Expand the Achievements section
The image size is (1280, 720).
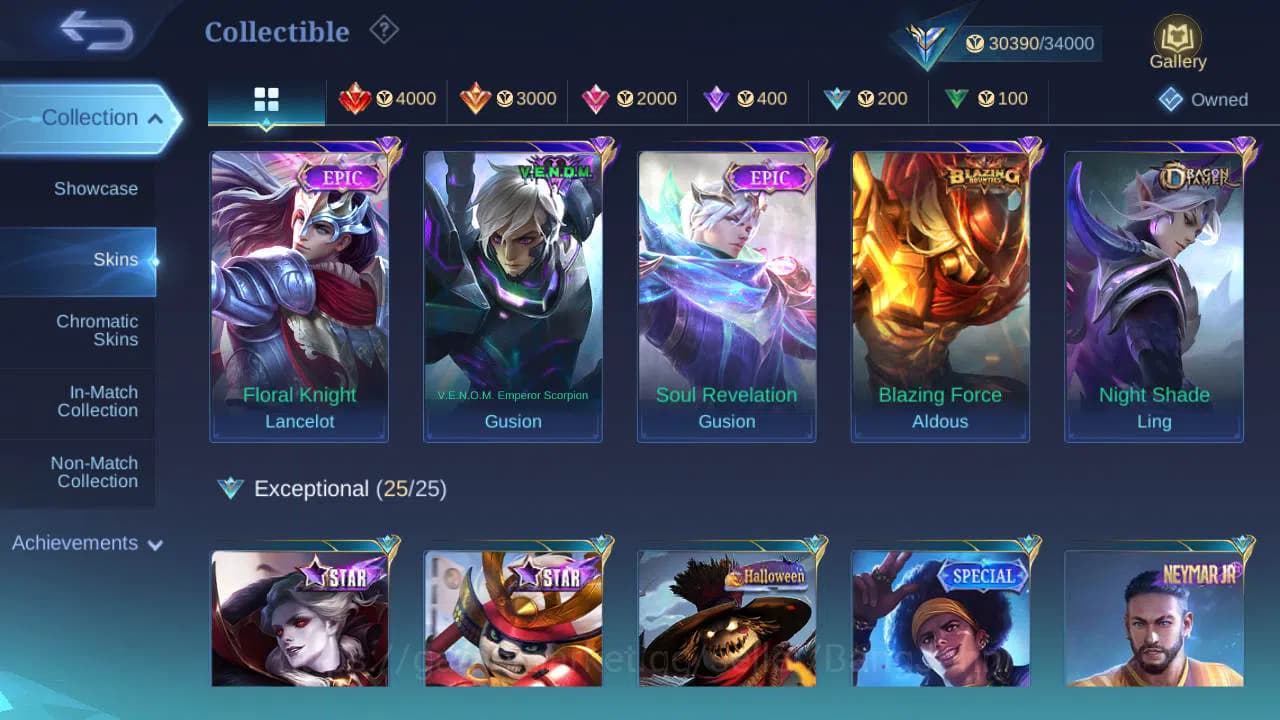pos(85,543)
